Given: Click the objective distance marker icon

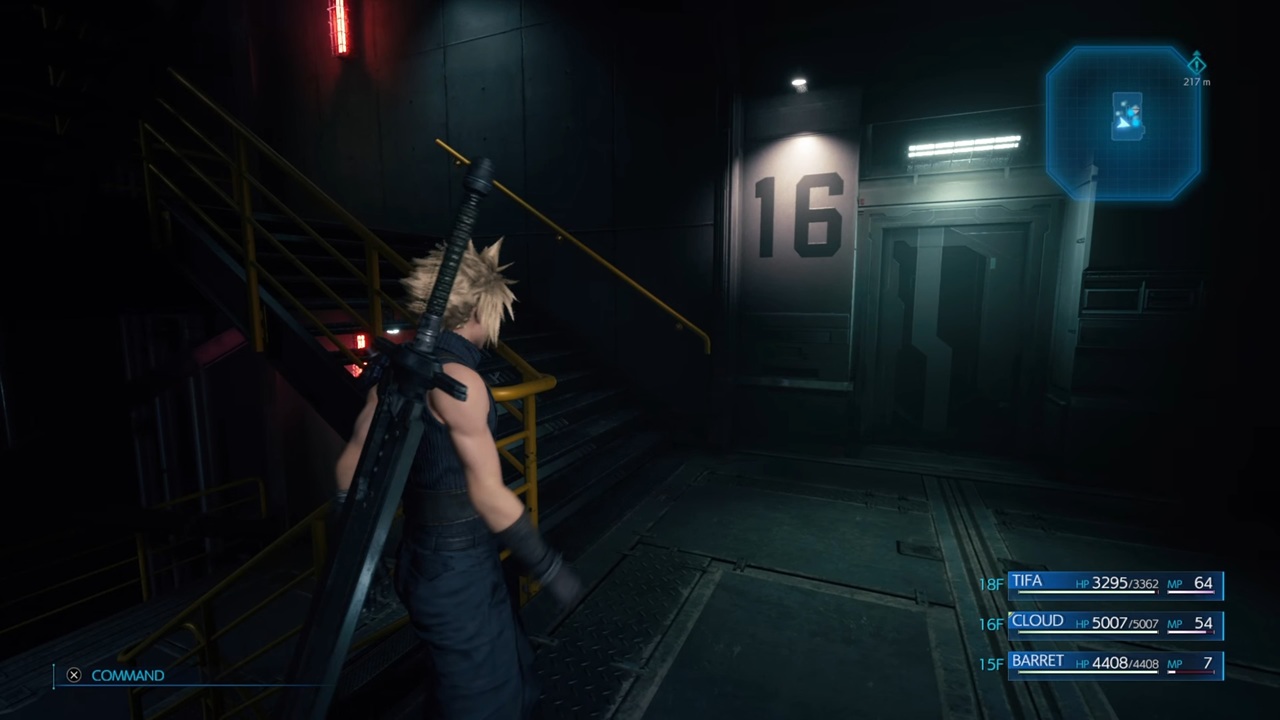Looking at the screenshot, I should pos(1196,64).
